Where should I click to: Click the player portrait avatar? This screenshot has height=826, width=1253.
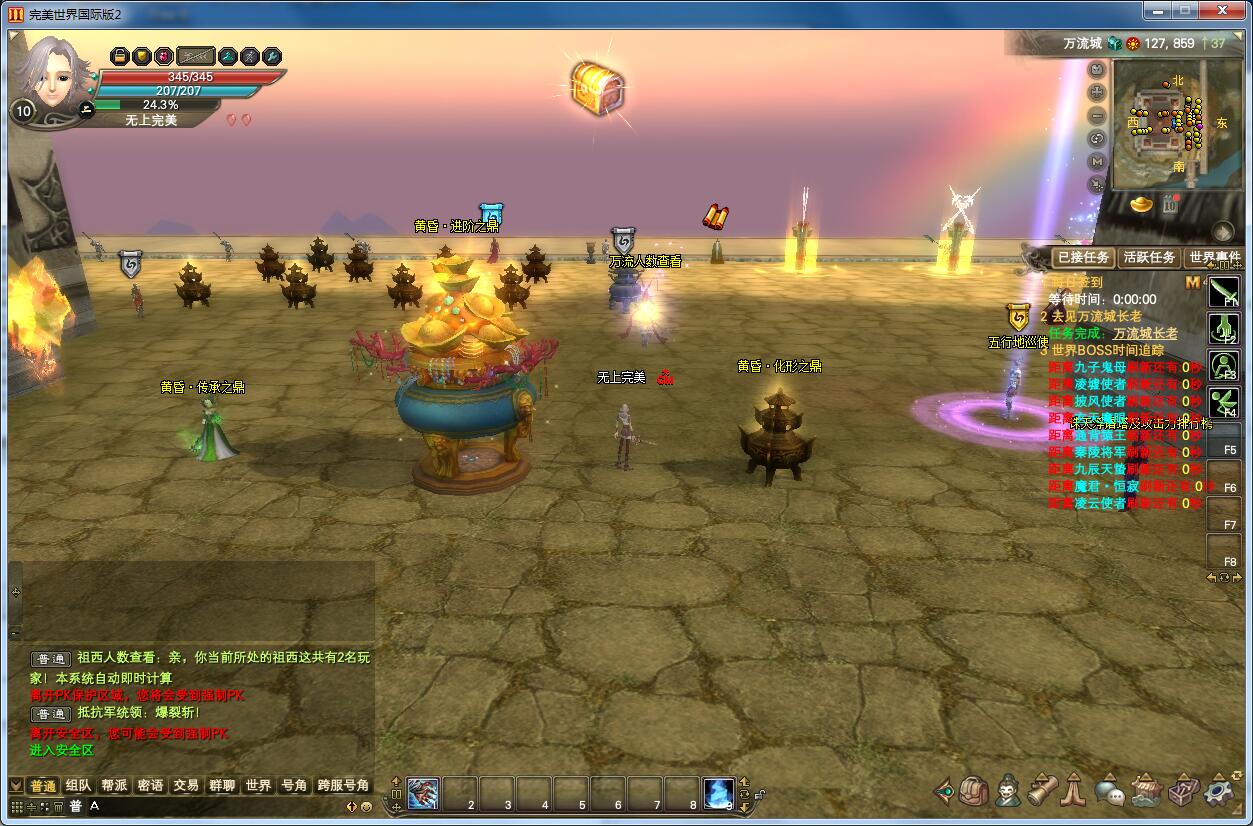pos(52,70)
